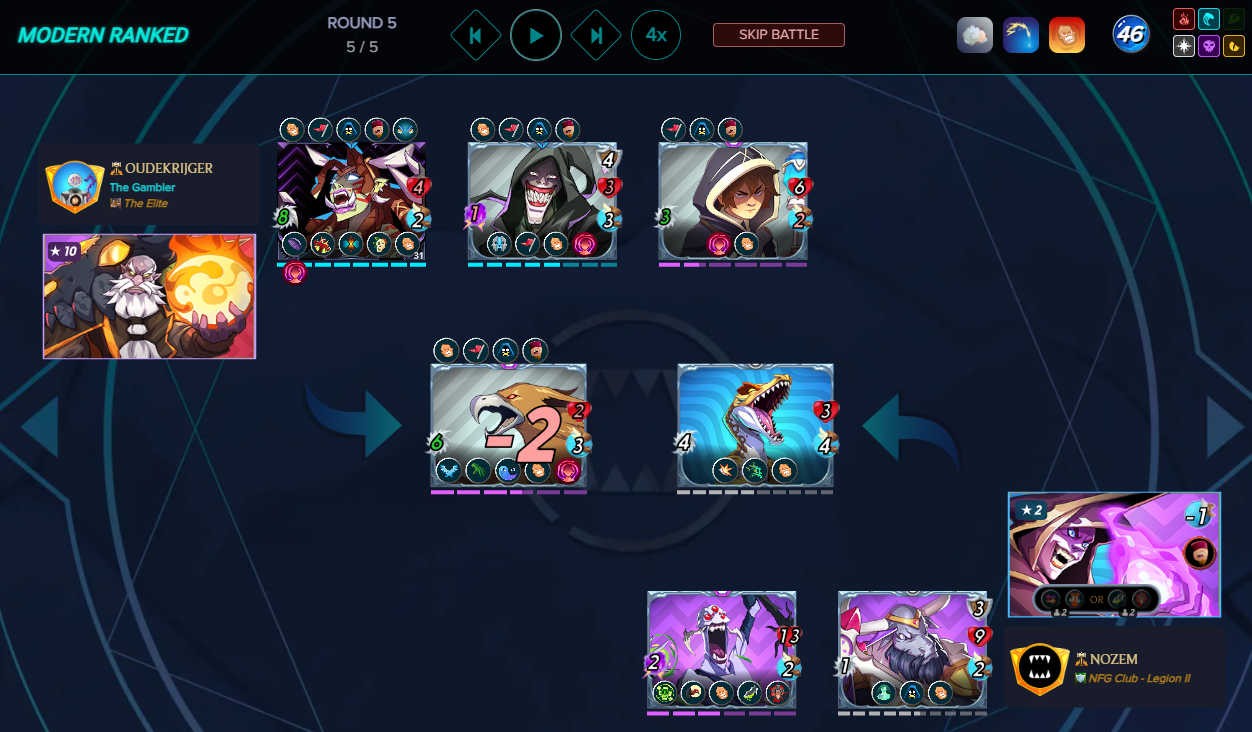The height and width of the screenshot is (732, 1252).
Task: Select the red demon monster card
Action: (x=351, y=201)
